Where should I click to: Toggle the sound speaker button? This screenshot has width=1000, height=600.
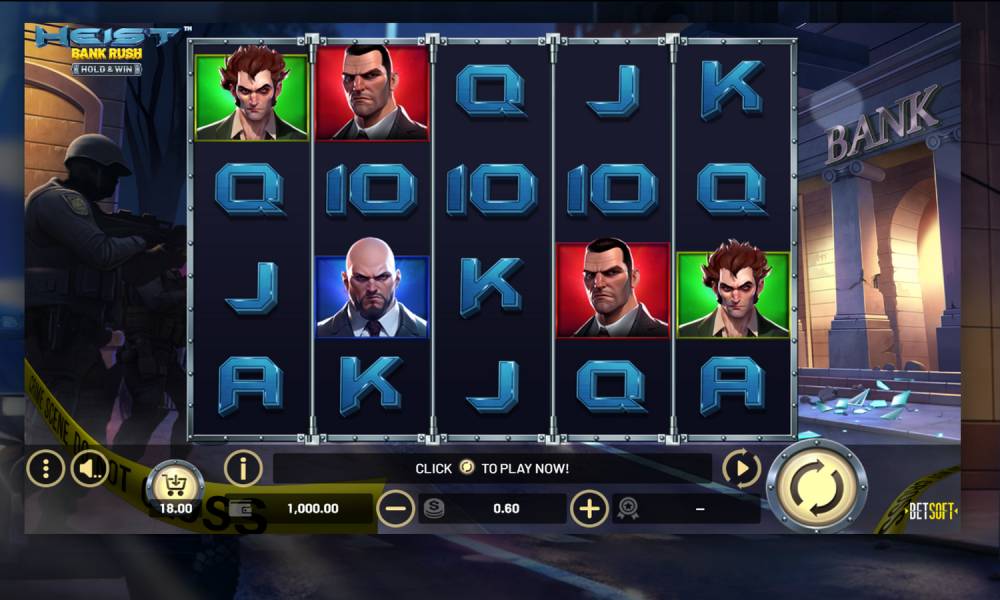(x=89, y=467)
